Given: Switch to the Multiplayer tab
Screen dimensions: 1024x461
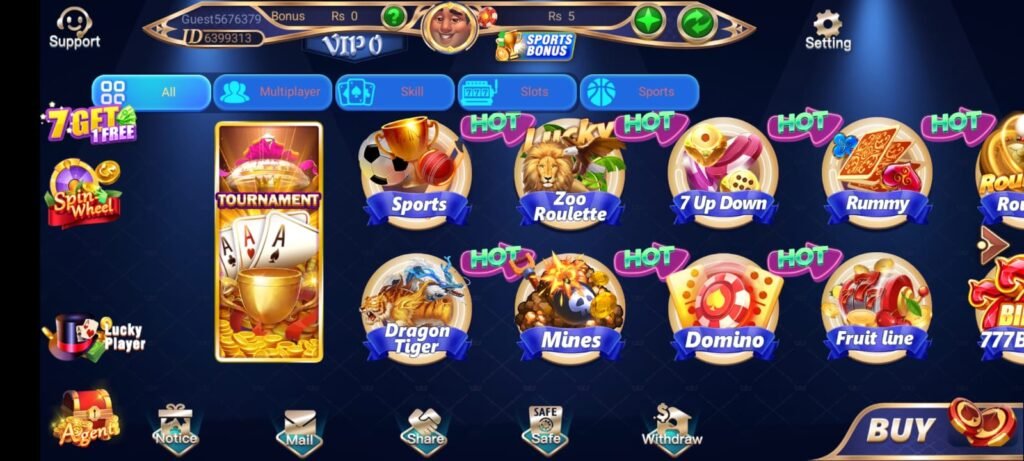Looking at the screenshot, I should tap(273, 92).
